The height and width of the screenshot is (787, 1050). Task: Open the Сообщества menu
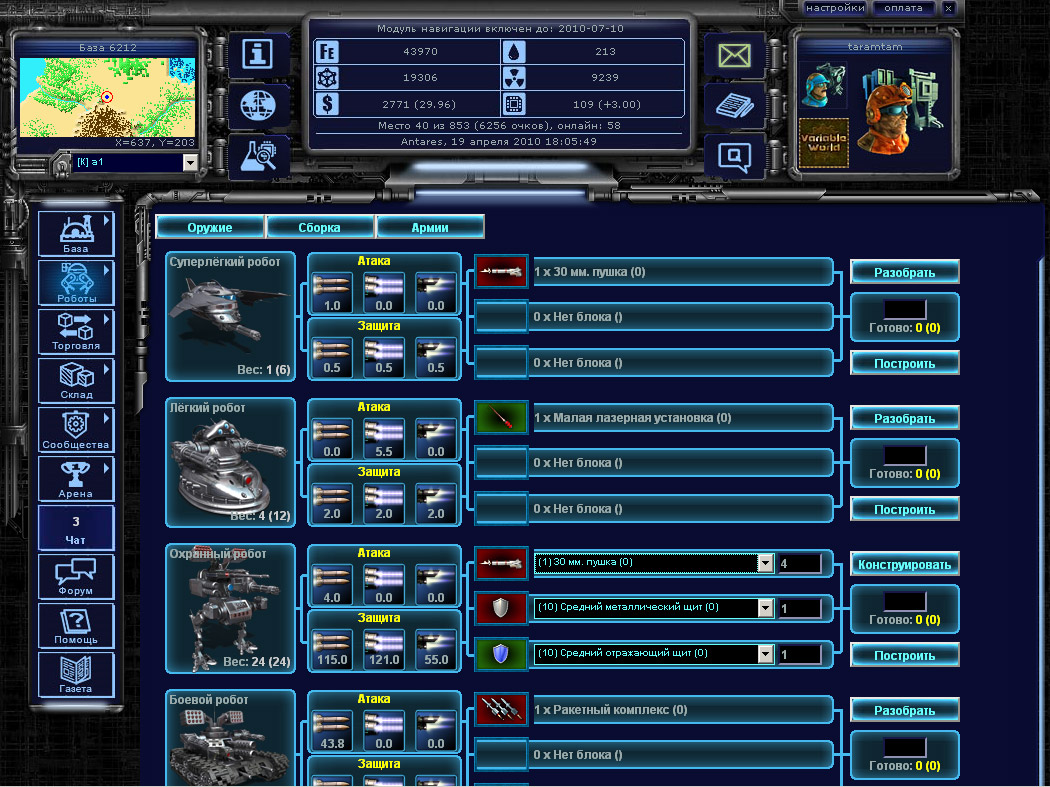point(76,430)
